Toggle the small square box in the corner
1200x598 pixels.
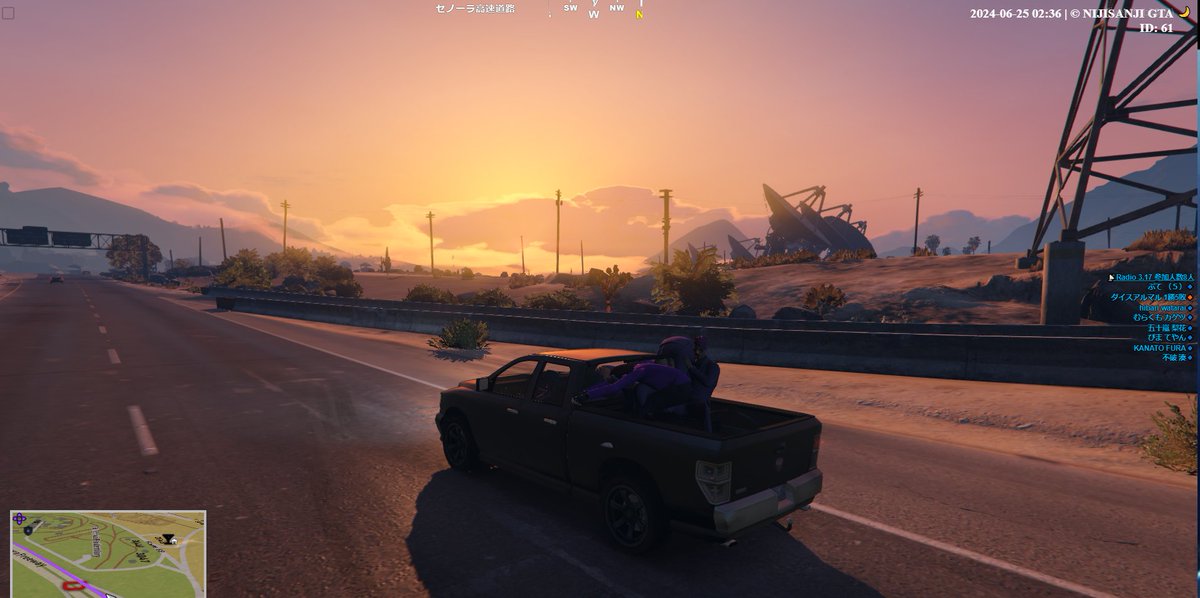pos(8,13)
